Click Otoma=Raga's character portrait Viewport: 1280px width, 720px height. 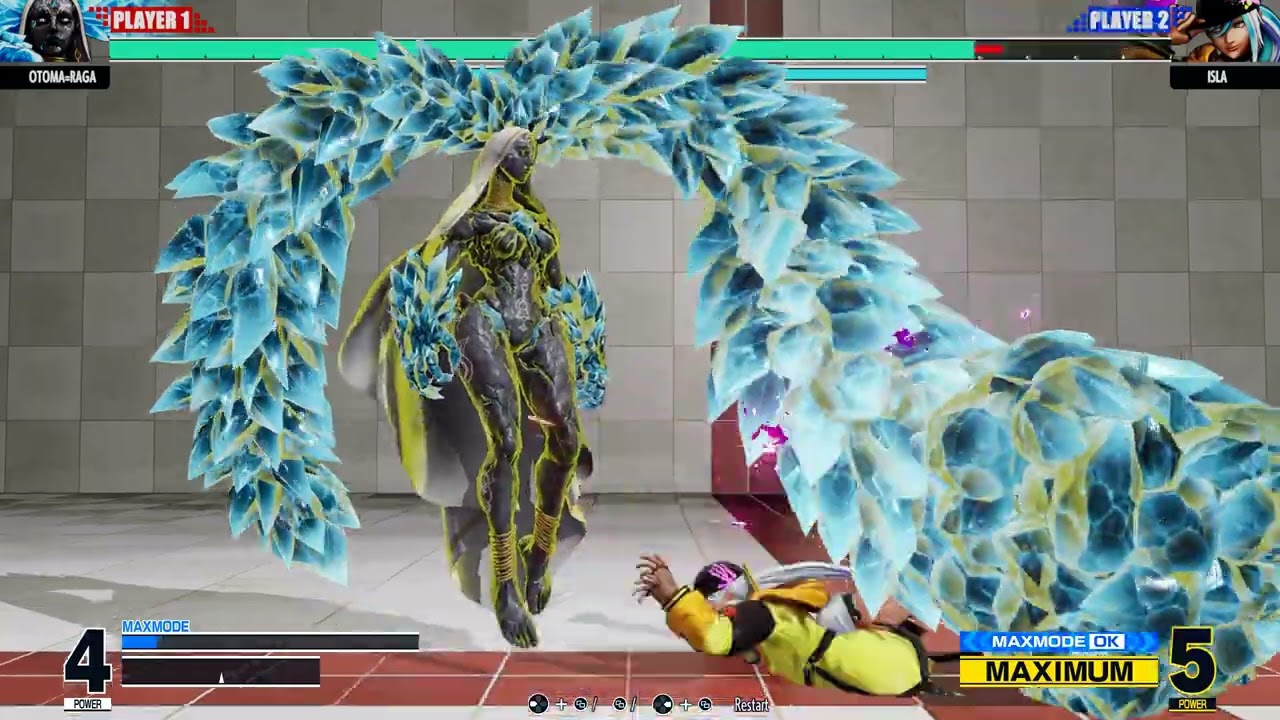click(52, 32)
